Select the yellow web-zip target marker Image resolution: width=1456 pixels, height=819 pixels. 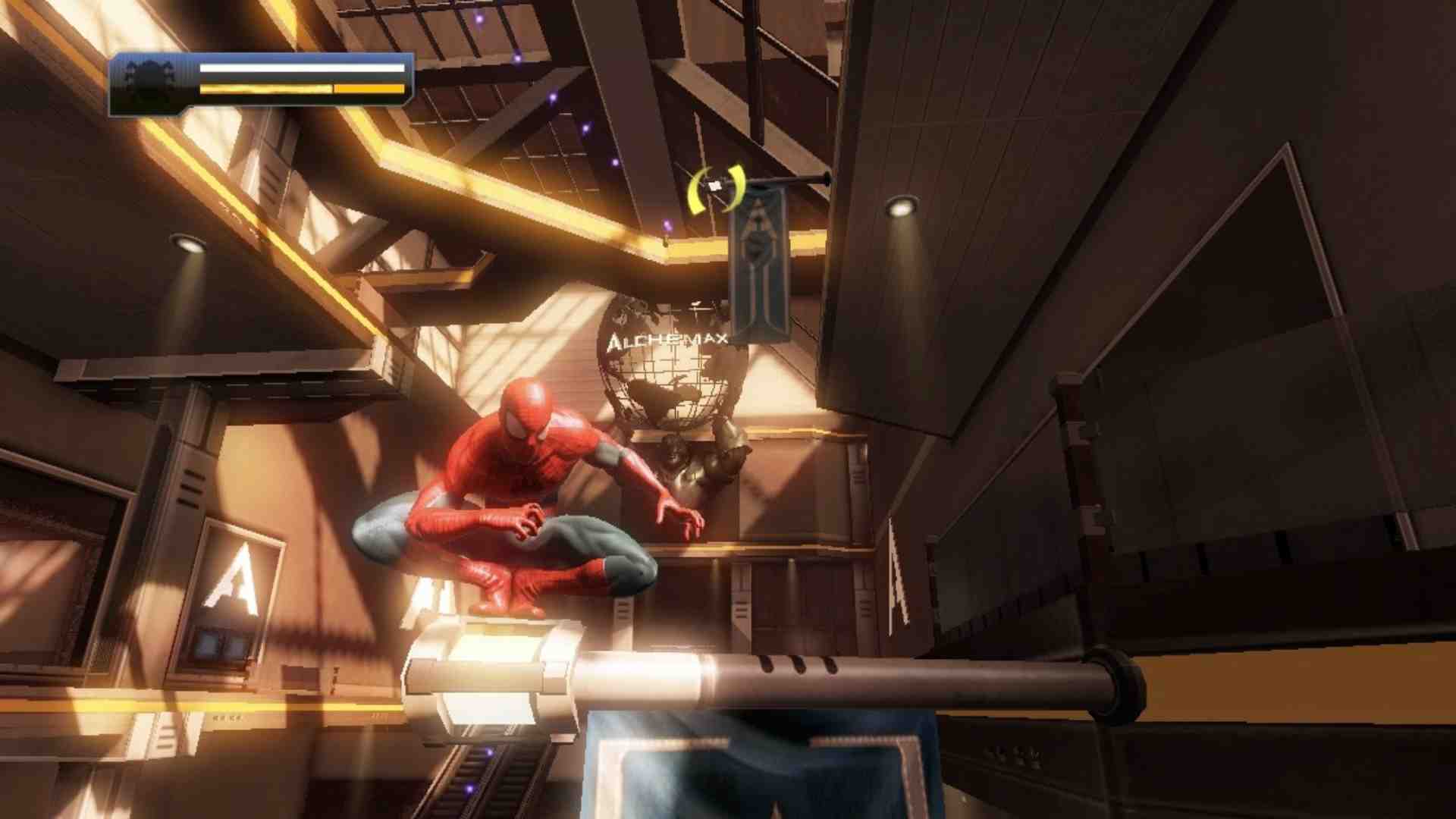[716, 188]
